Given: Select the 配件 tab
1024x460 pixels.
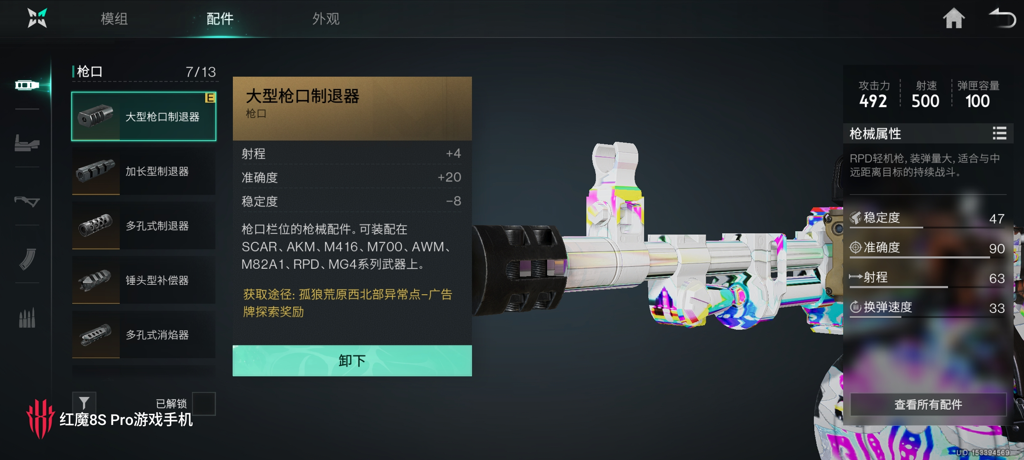Looking at the screenshot, I should tap(220, 19).
